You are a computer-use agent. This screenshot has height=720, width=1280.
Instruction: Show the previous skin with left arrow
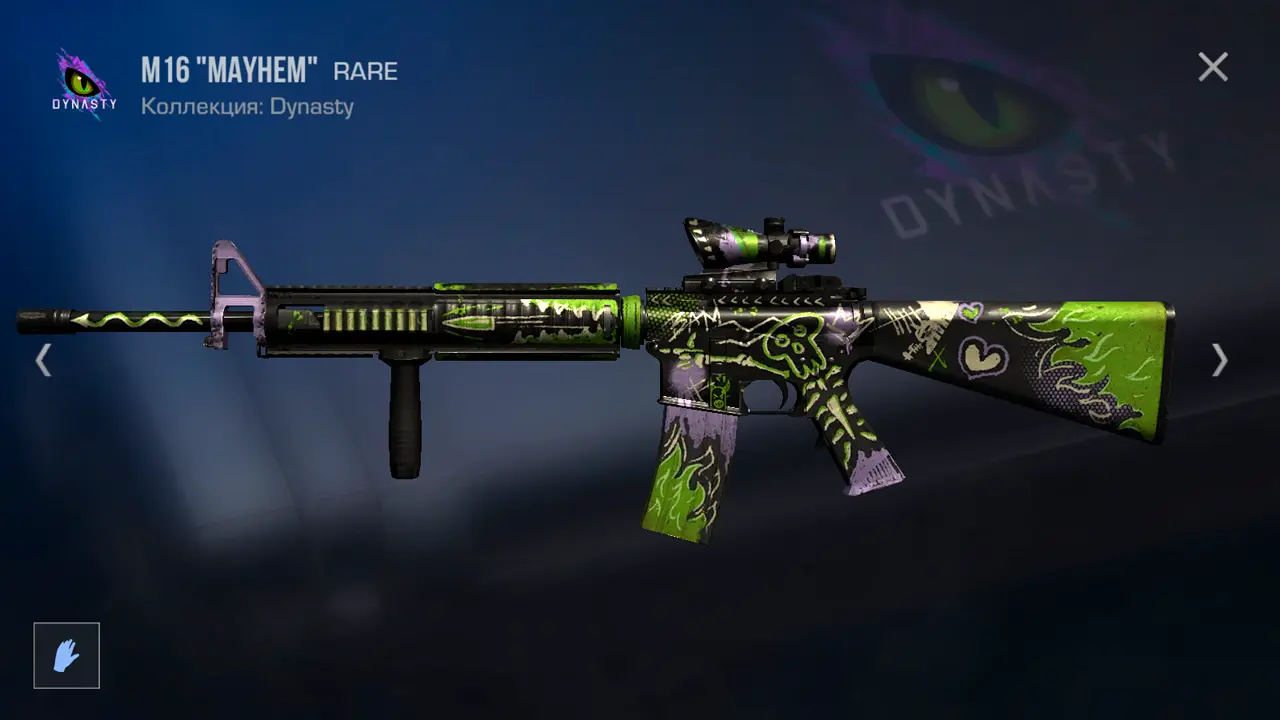click(x=42, y=360)
